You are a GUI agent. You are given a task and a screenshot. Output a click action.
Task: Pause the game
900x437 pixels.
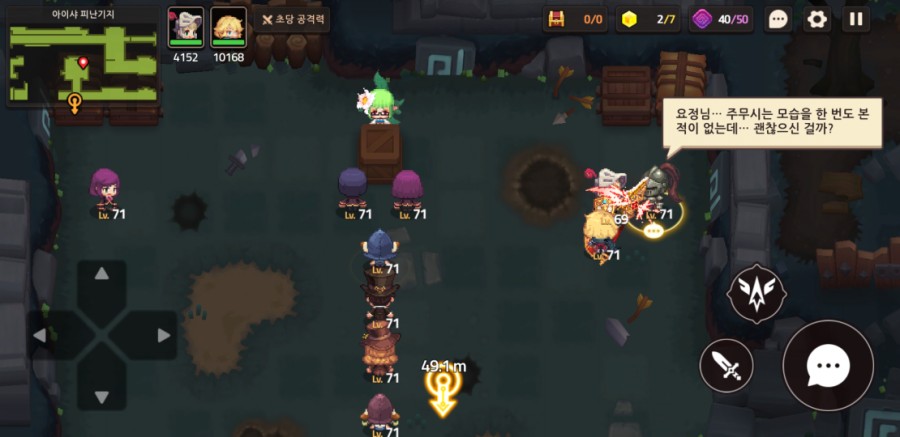pyautogui.click(x=855, y=19)
